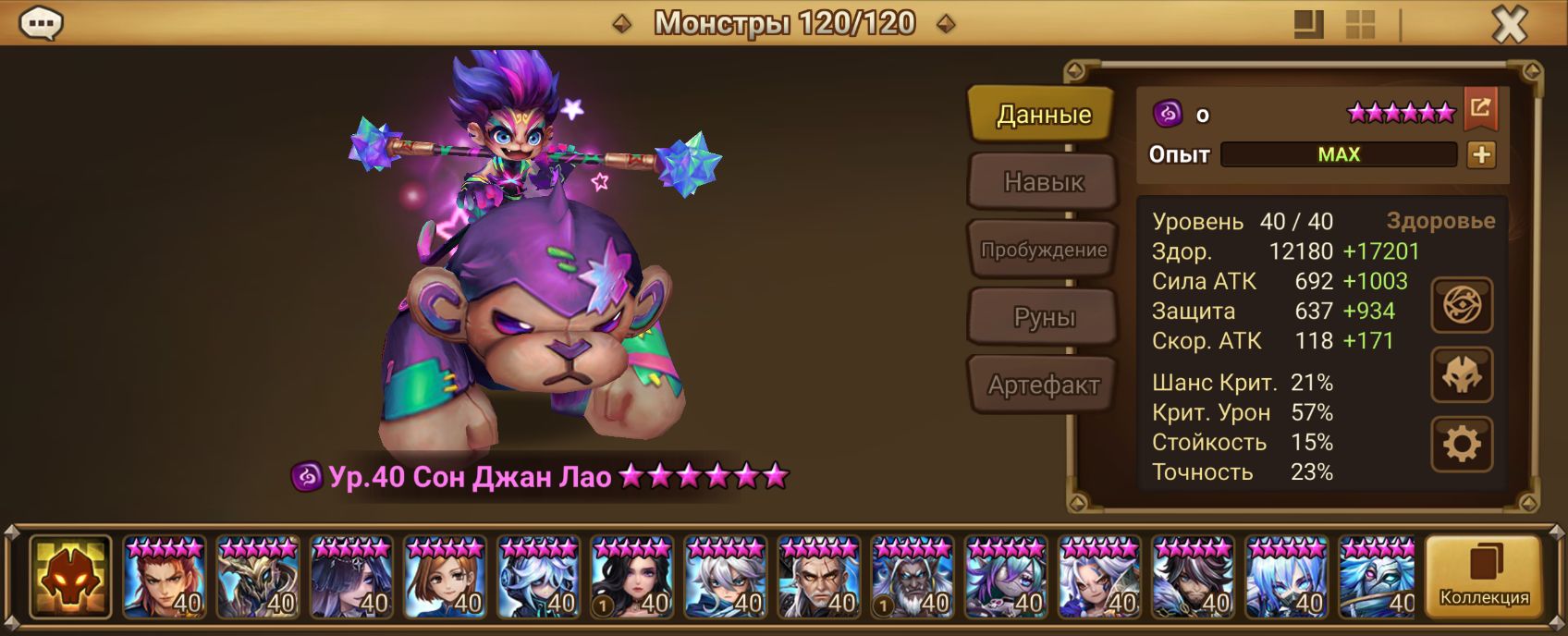Switch to large single-view layout icon
Image resolution: width=1568 pixels, height=636 pixels.
(x=1308, y=25)
